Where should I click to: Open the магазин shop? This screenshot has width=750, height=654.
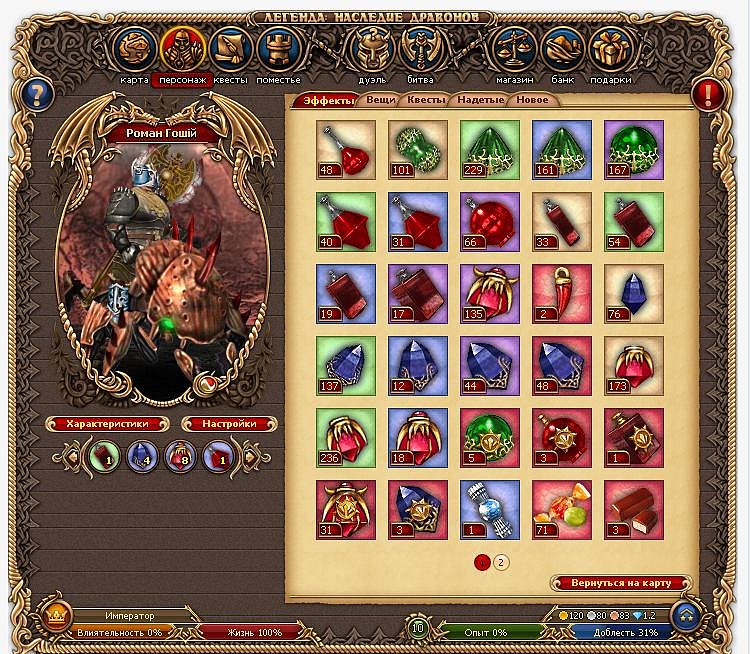(x=514, y=49)
